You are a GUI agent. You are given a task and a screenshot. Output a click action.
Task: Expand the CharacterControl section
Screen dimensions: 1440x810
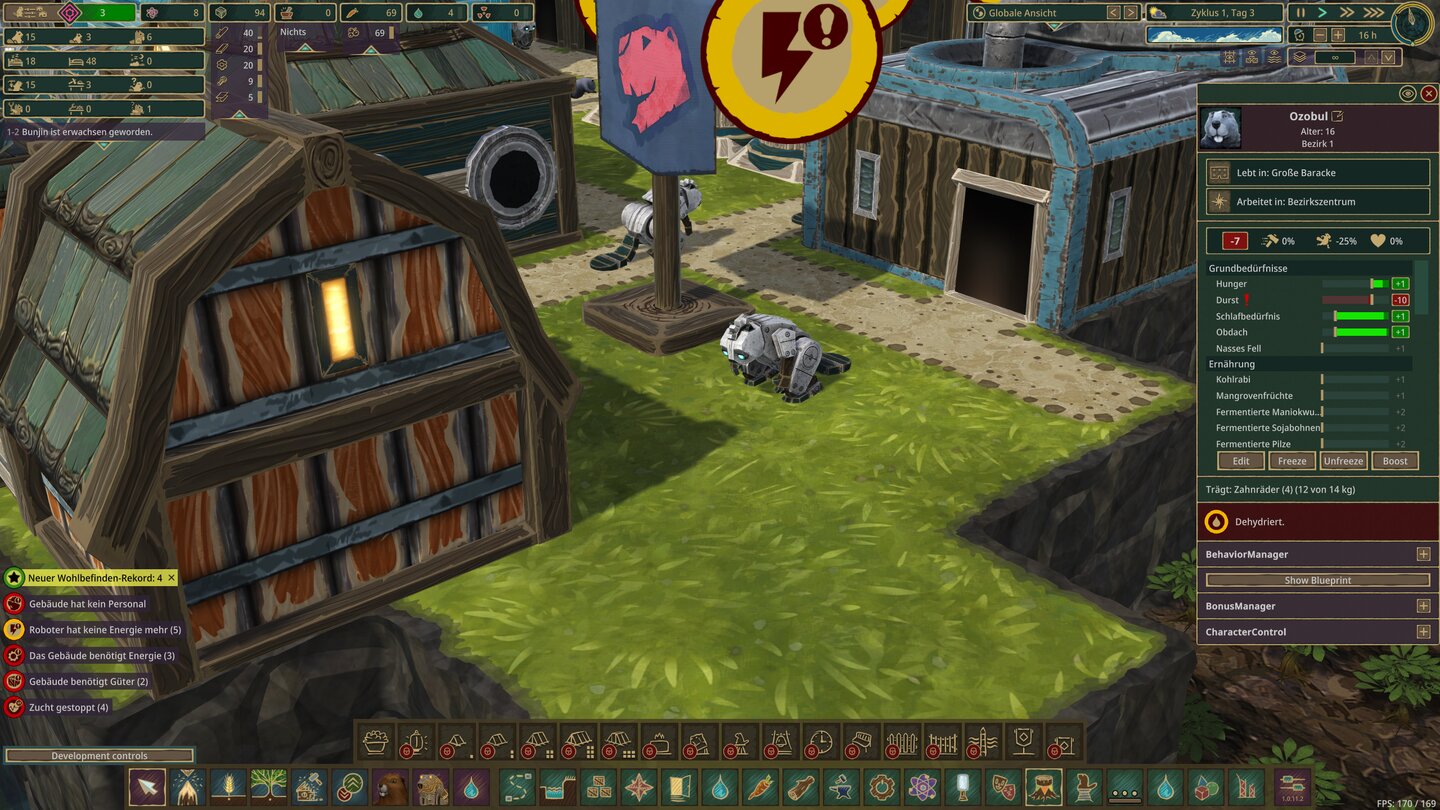pos(1423,632)
